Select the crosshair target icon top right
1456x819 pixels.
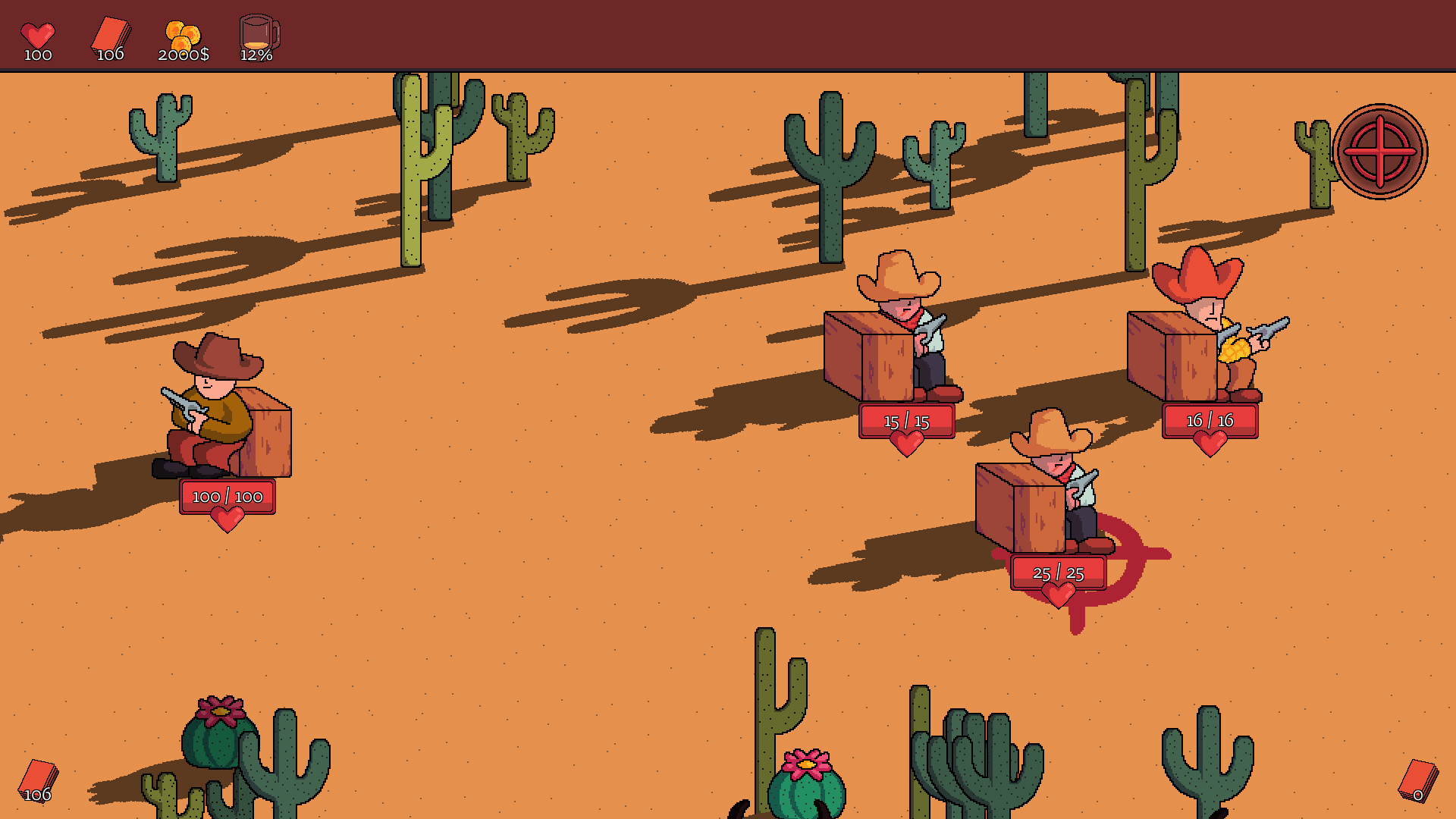point(1379,151)
